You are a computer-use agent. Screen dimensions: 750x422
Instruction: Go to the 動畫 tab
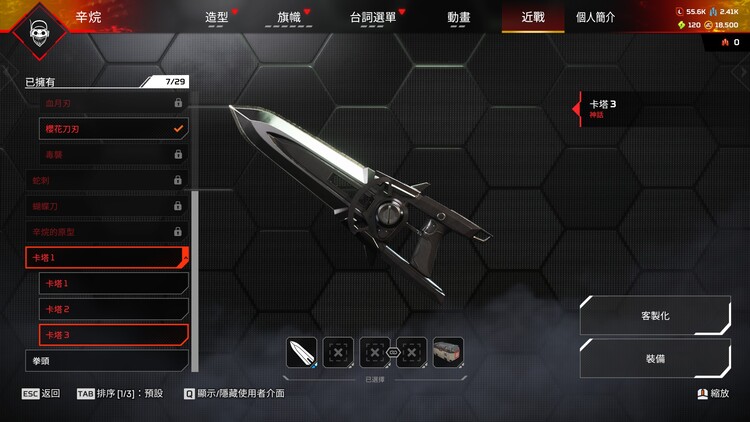coord(459,17)
